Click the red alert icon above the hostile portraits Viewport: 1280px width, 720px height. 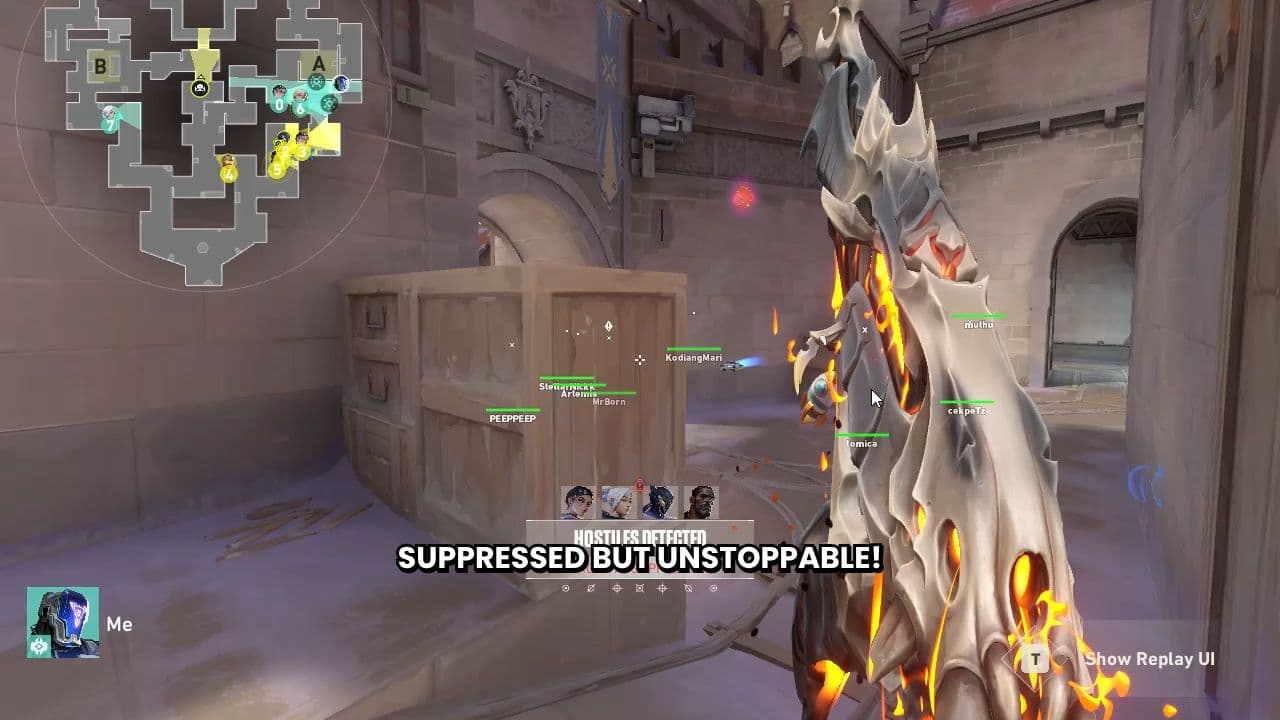(640, 485)
